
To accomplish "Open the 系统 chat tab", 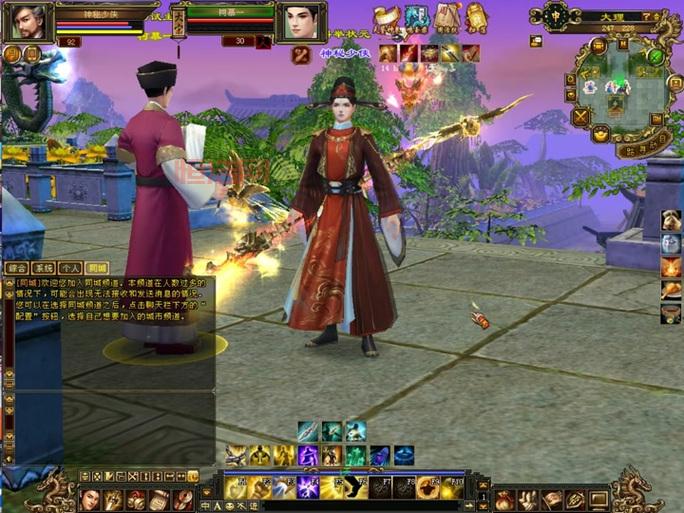I will (43, 268).
